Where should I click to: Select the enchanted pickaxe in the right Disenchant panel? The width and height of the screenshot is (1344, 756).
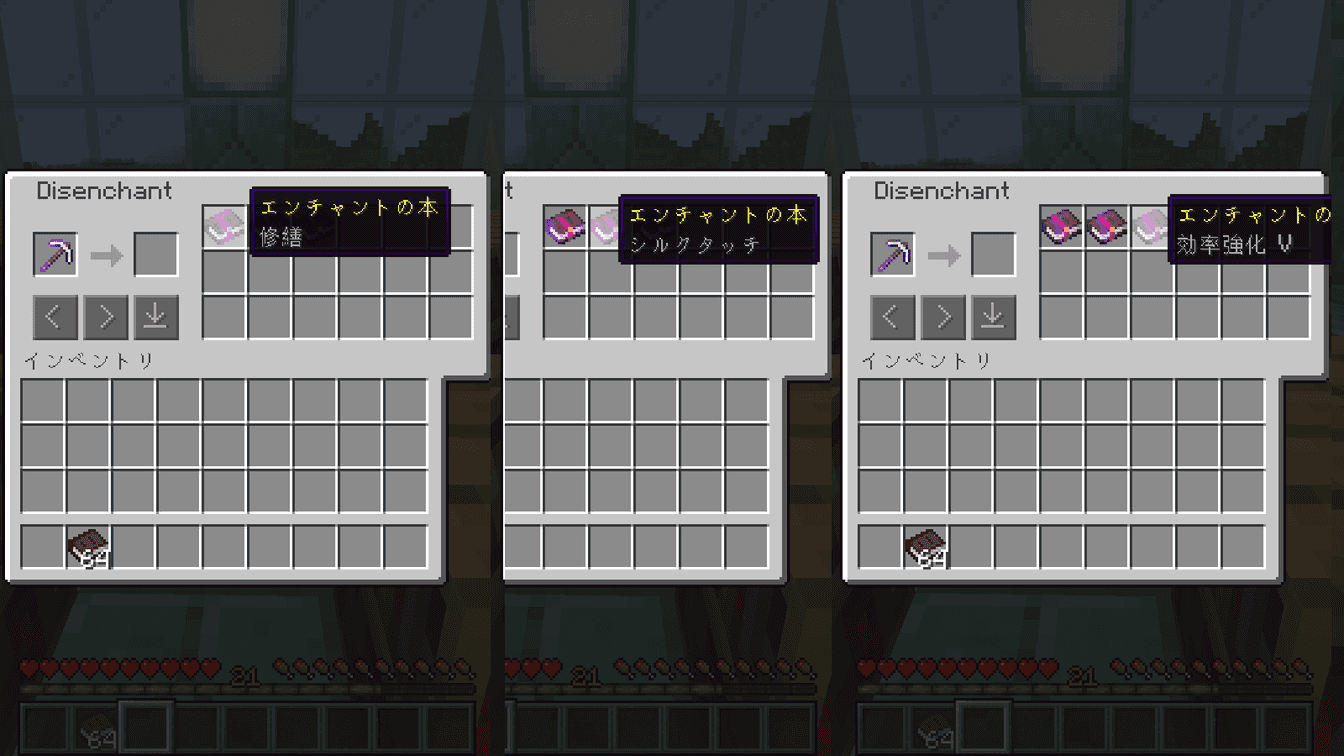[x=893, y=252]
